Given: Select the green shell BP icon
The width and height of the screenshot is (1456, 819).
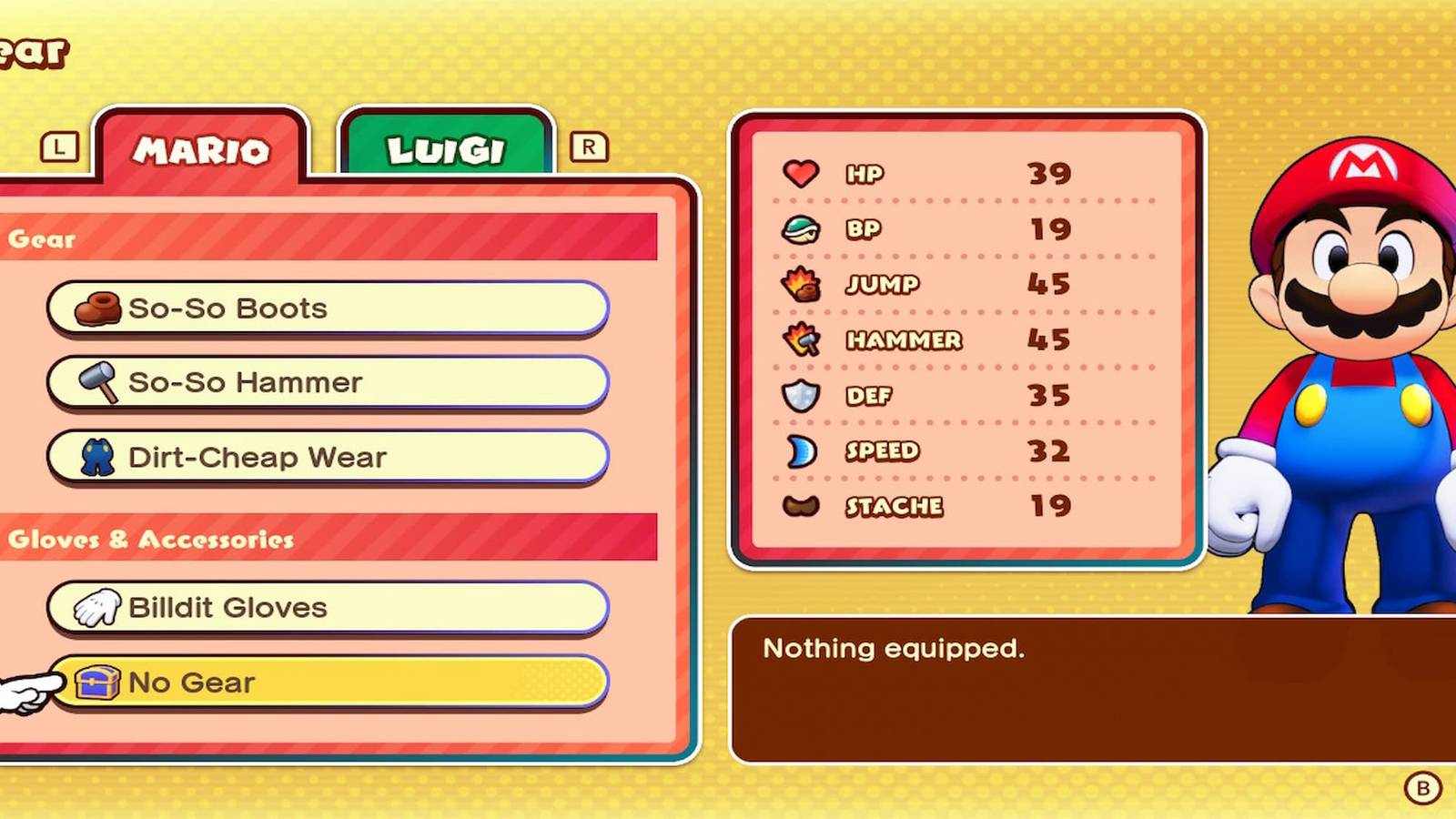Looking at the screenshot, I should pos(802,229).
